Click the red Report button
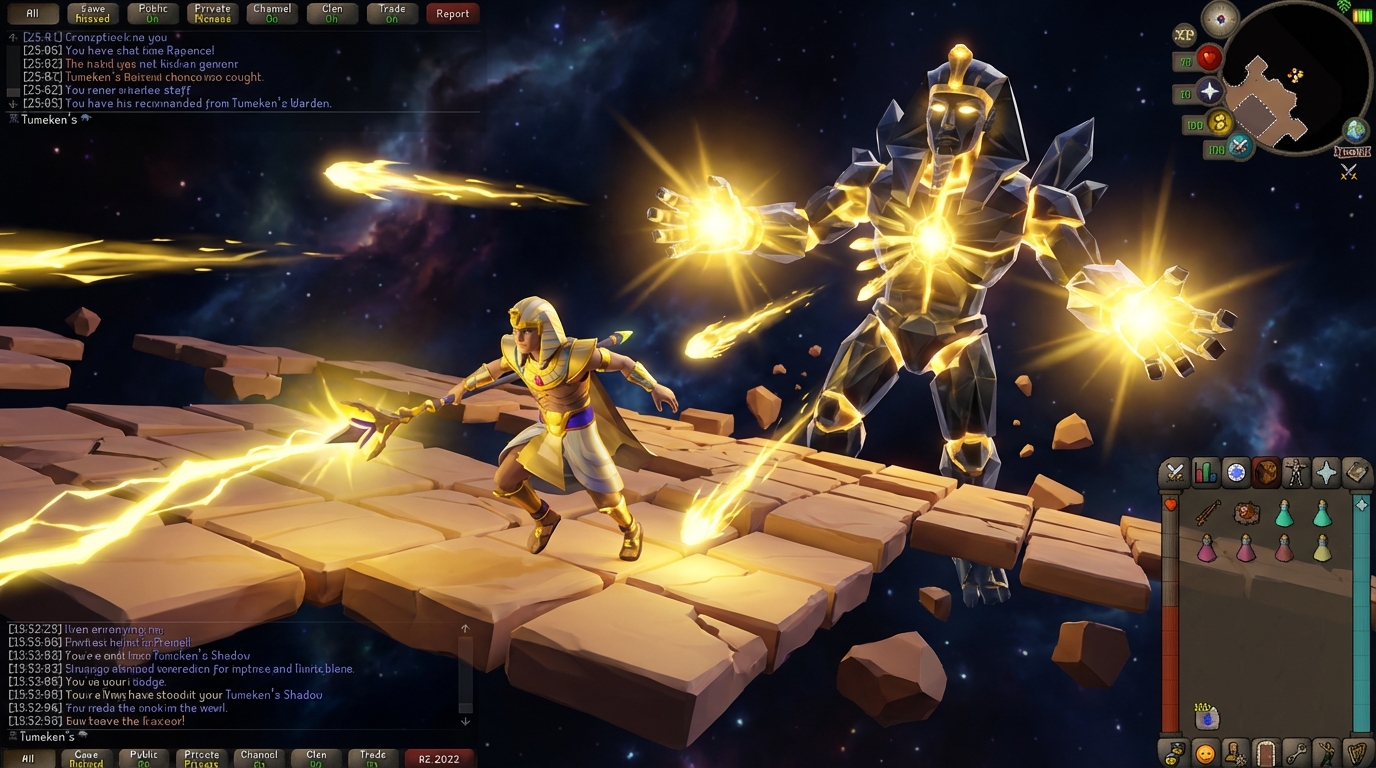This screenshot has height=768, width=1376. coord(452,13)
